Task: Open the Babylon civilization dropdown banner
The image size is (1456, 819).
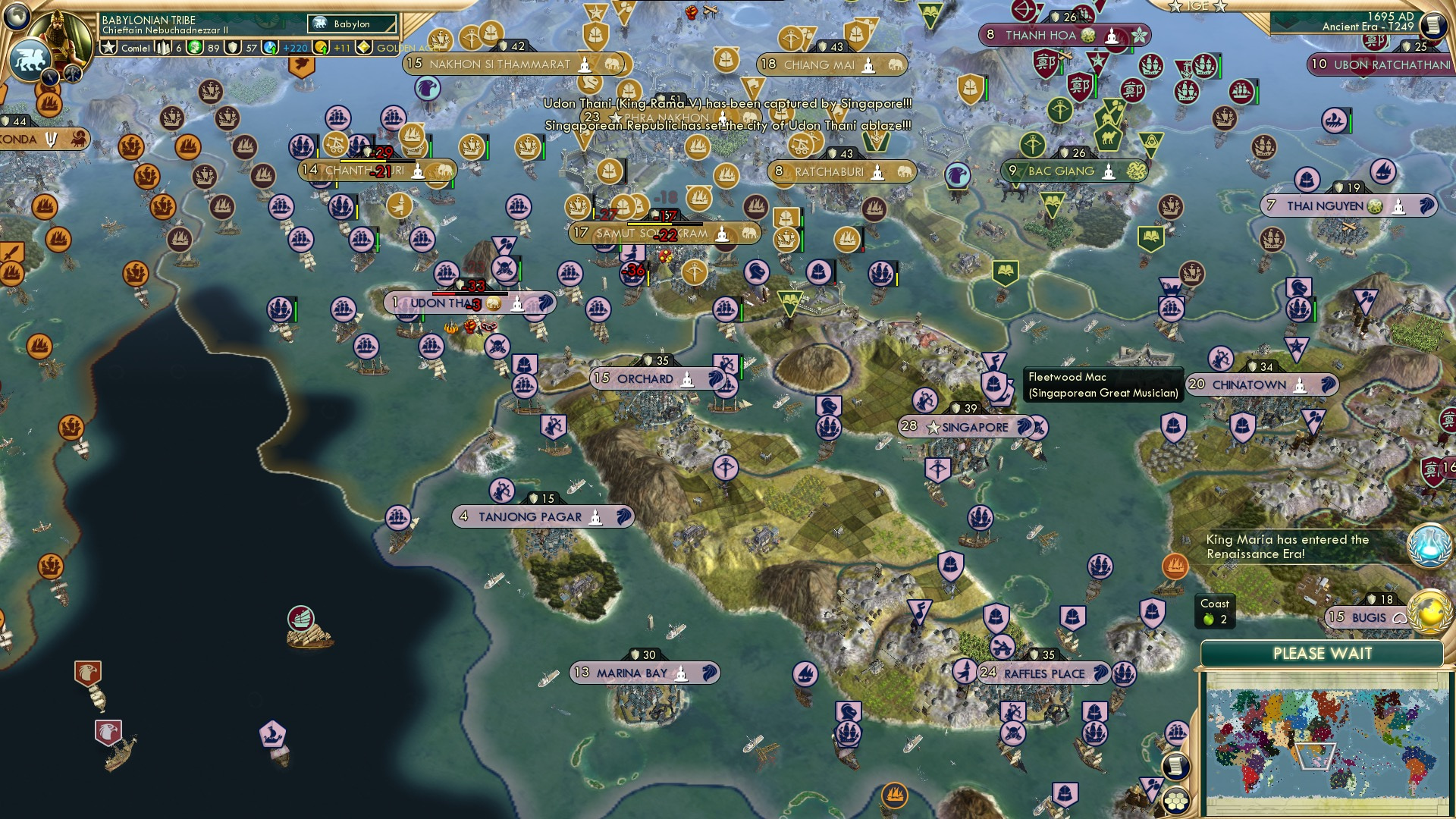Action: click(353, 24)
